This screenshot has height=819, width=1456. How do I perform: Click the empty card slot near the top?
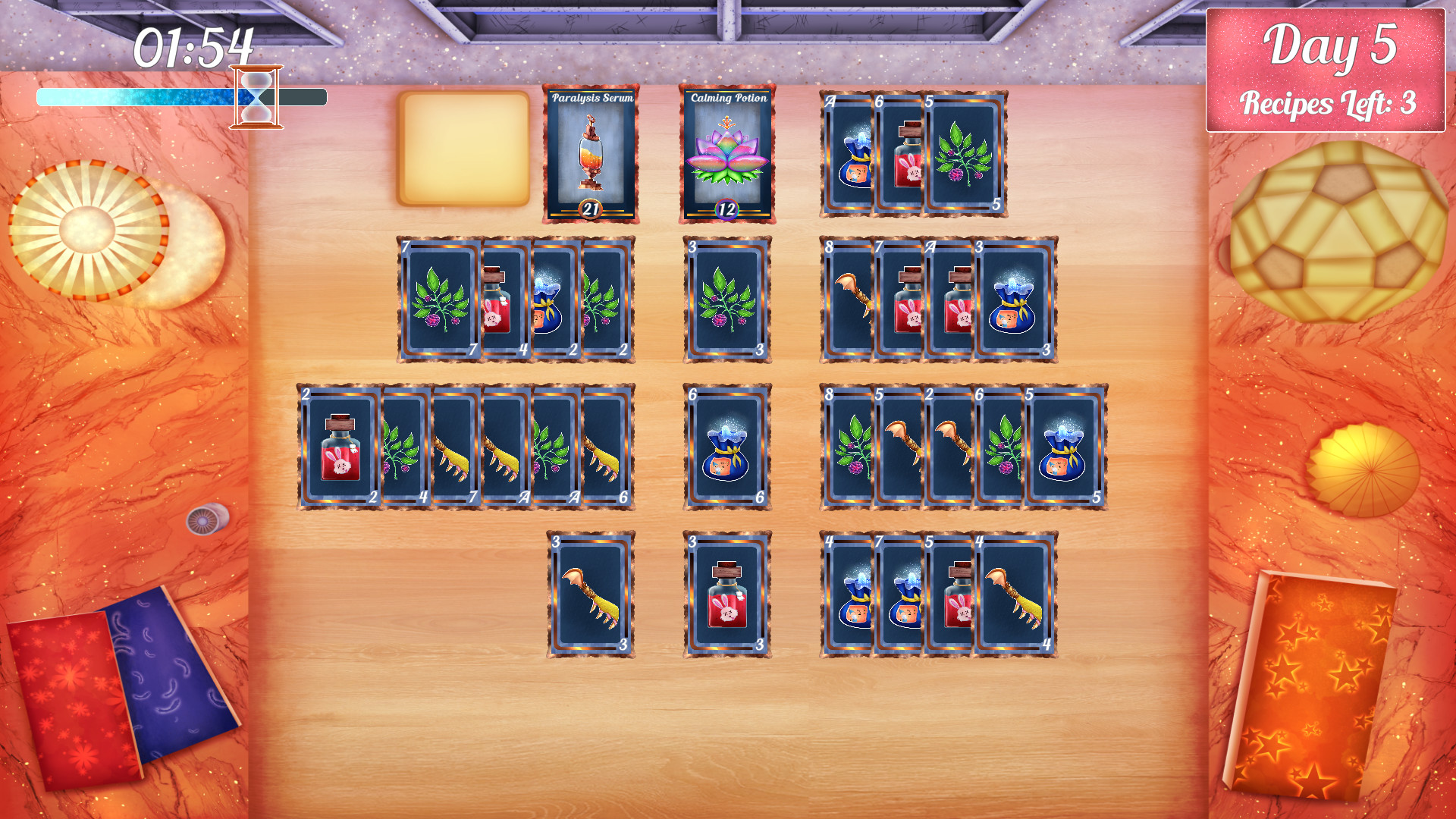[464, 150]
